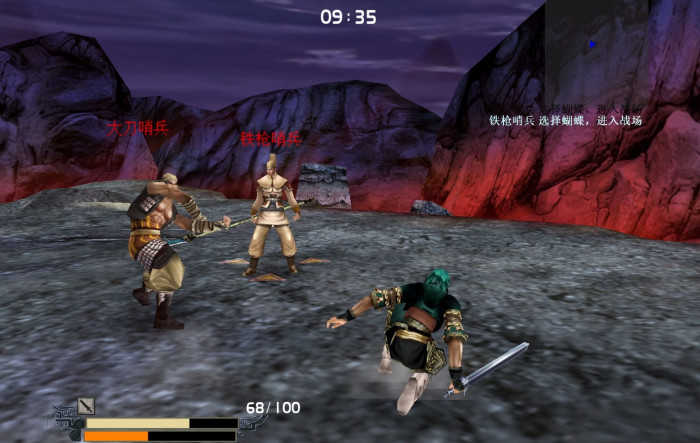Select the blue player arrow on minimap

[x=593, y=44]
